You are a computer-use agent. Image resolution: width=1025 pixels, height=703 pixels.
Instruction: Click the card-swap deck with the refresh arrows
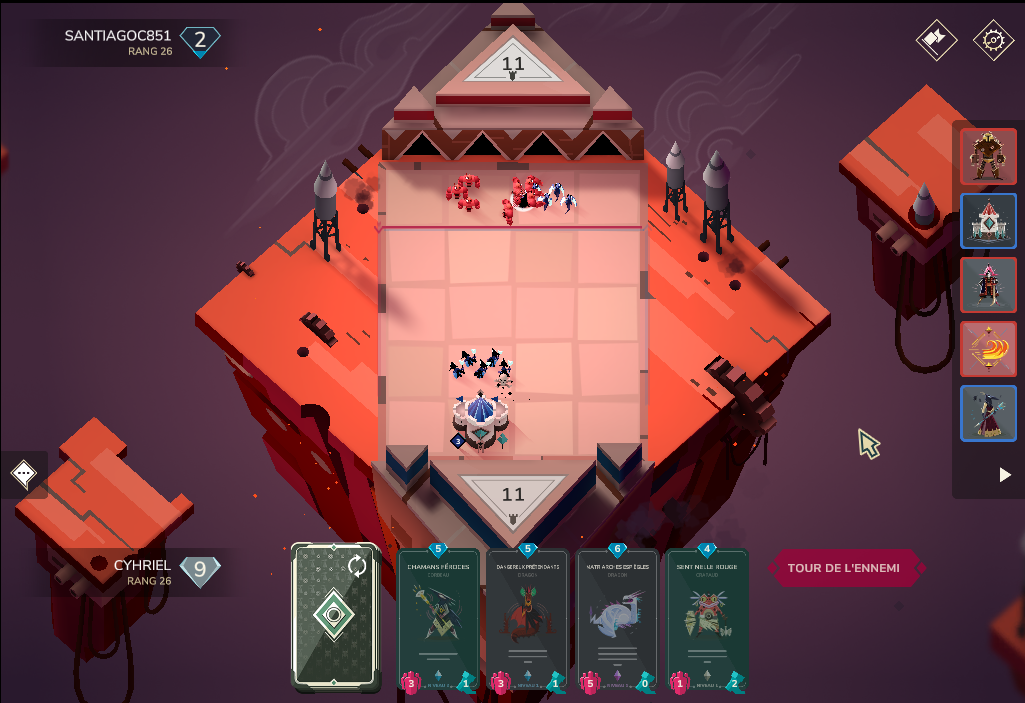(336, 617)
